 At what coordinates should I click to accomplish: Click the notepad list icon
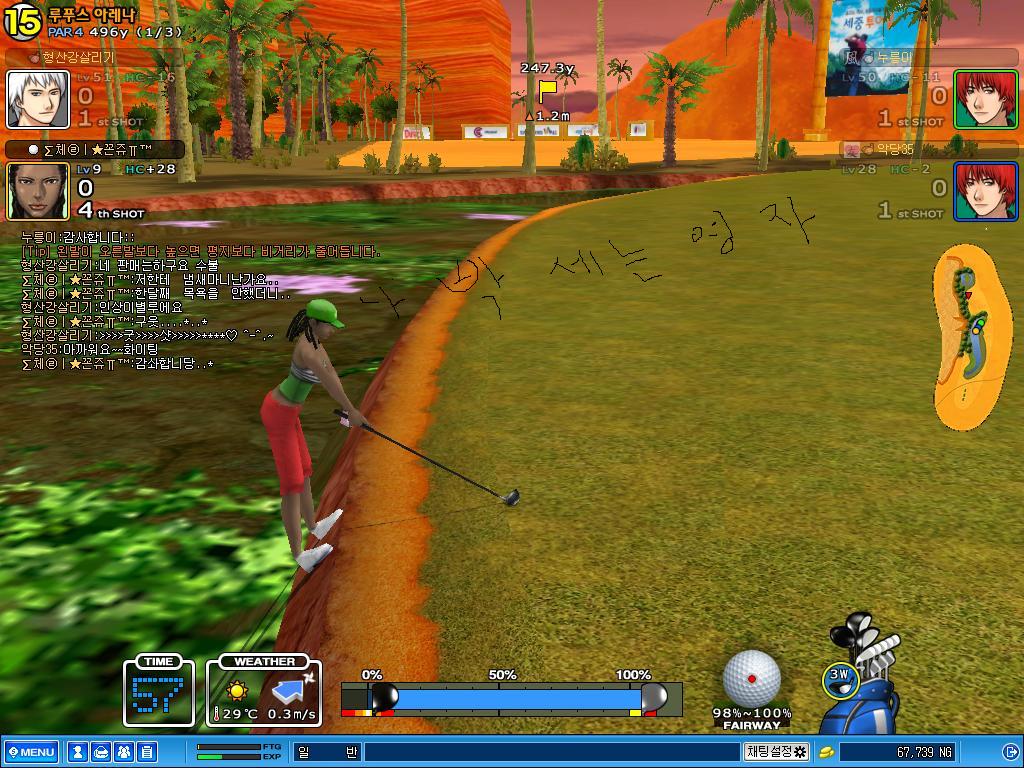tap(147, 752)
